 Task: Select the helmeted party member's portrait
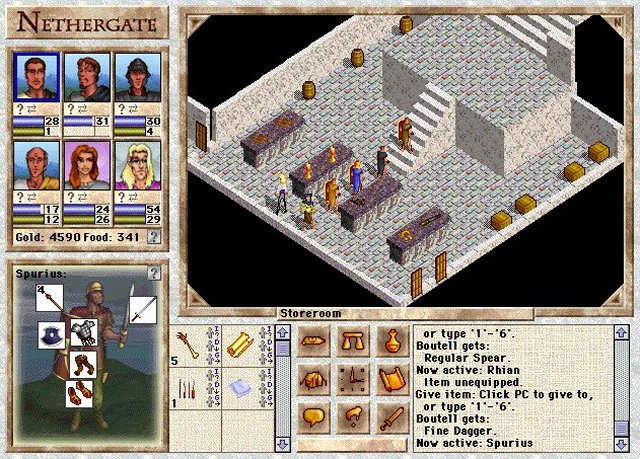tap(137, 75)
